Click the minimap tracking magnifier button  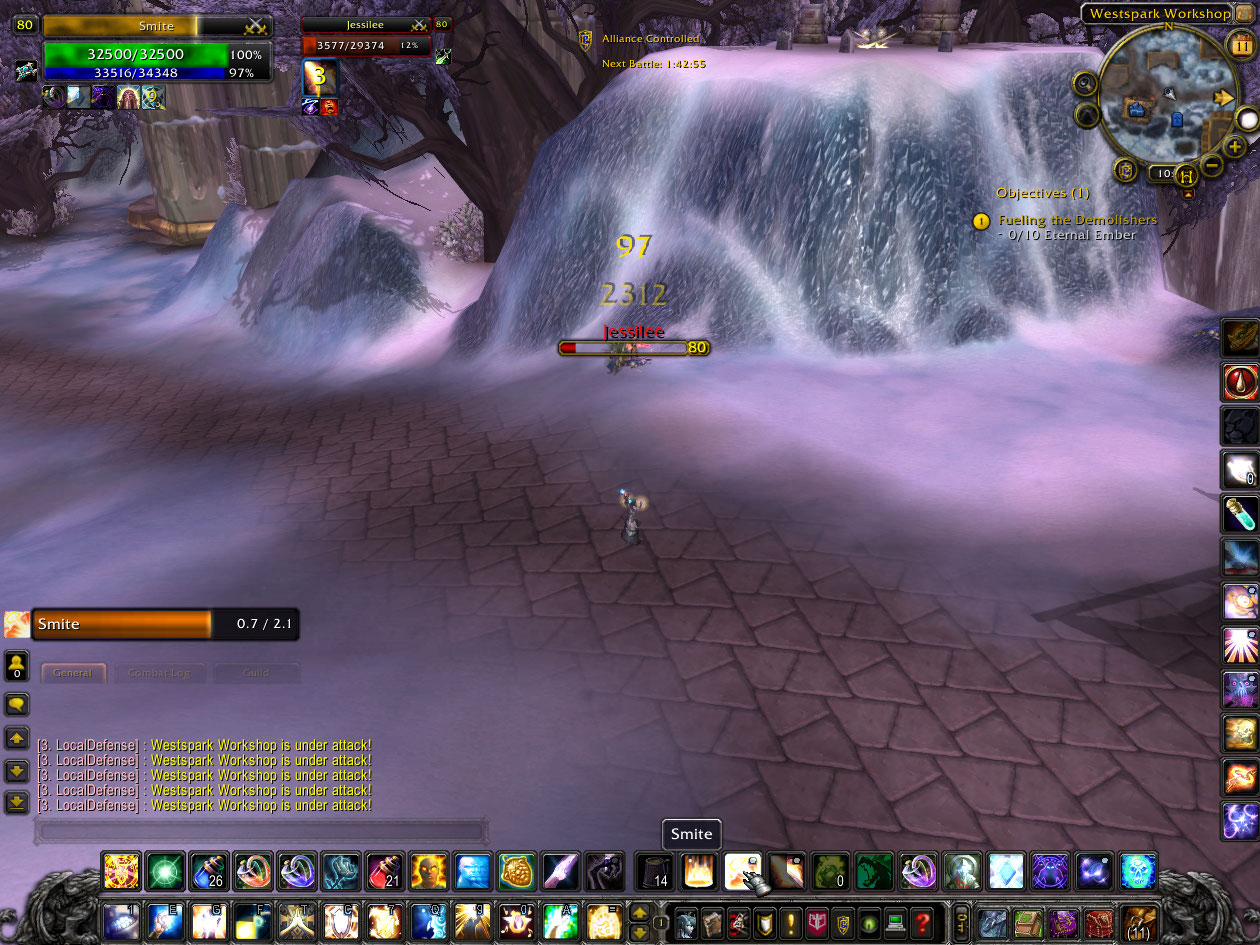tap(1085, 83)
